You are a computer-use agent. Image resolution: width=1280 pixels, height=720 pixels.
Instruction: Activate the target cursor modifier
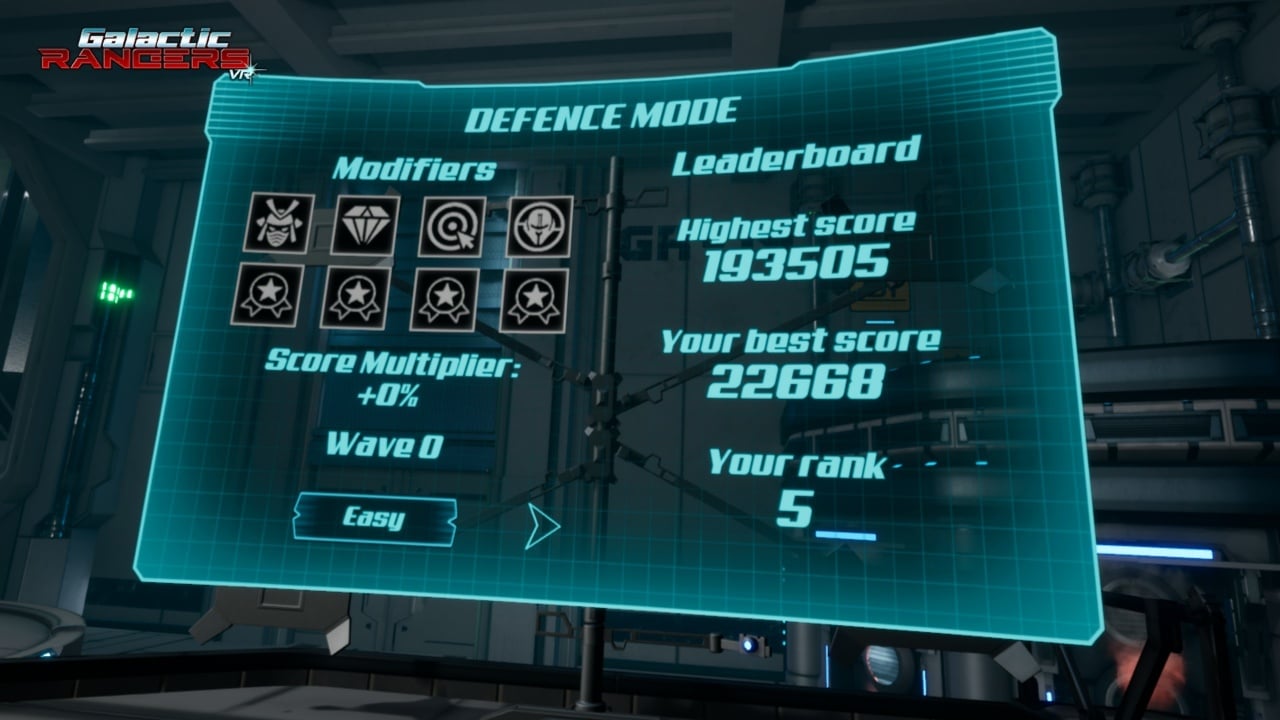pos(452,227)
